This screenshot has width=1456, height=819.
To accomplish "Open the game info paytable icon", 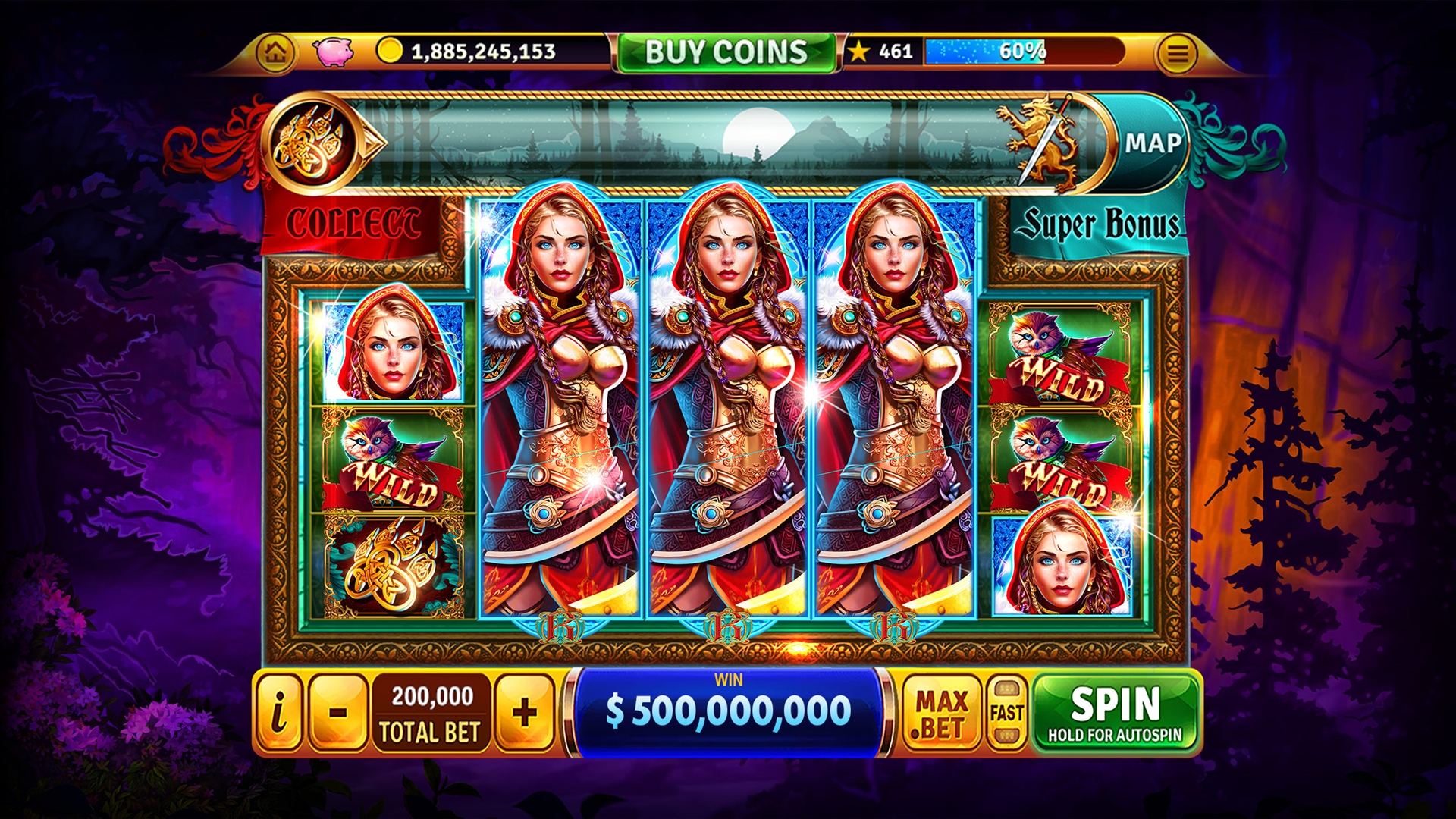I will click(x=279, y=713).
